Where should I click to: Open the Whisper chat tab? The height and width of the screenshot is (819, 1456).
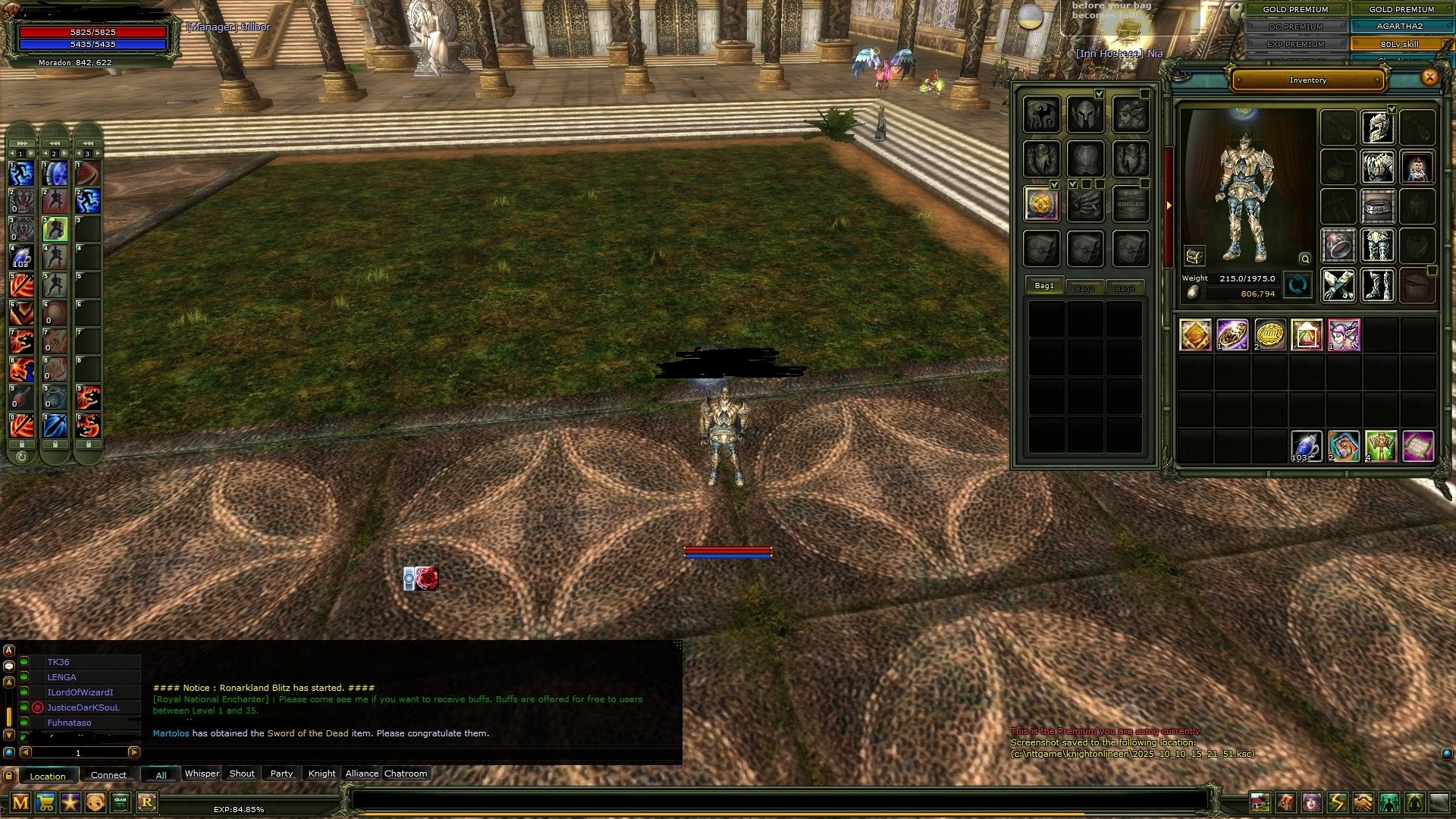[x=202, y=773]
